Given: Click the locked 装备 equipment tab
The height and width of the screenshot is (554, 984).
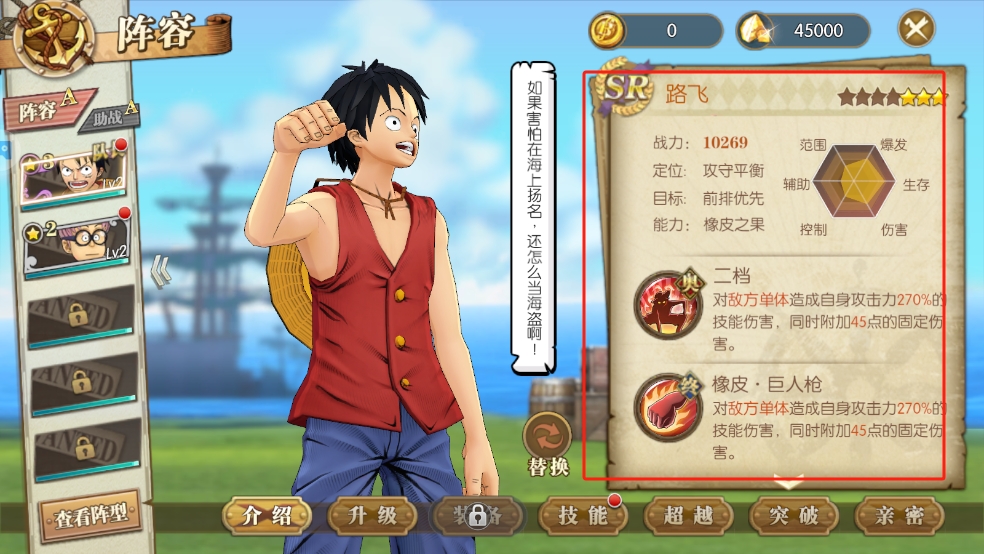Looking at the screenshot, I should pyautogui.click(x=478, y=516).
